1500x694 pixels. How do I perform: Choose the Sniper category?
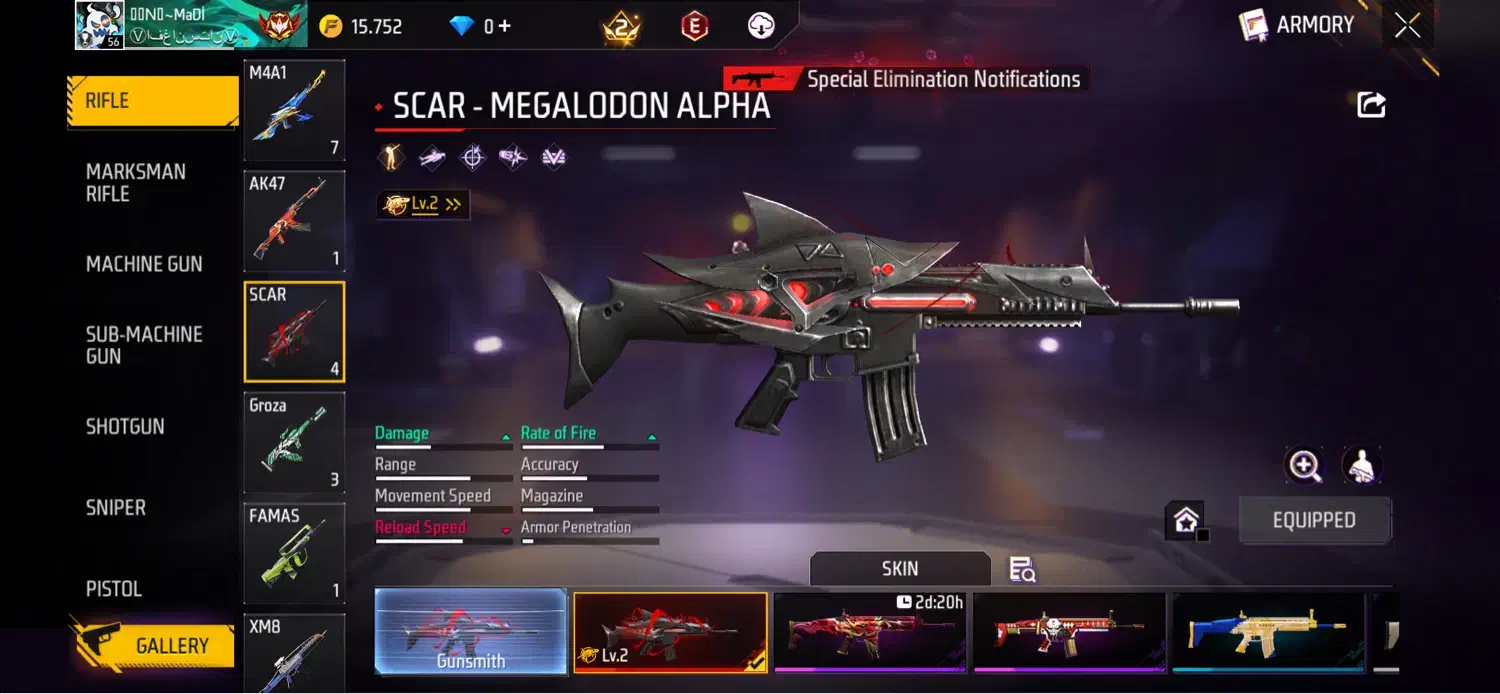(x=116, y=508)
